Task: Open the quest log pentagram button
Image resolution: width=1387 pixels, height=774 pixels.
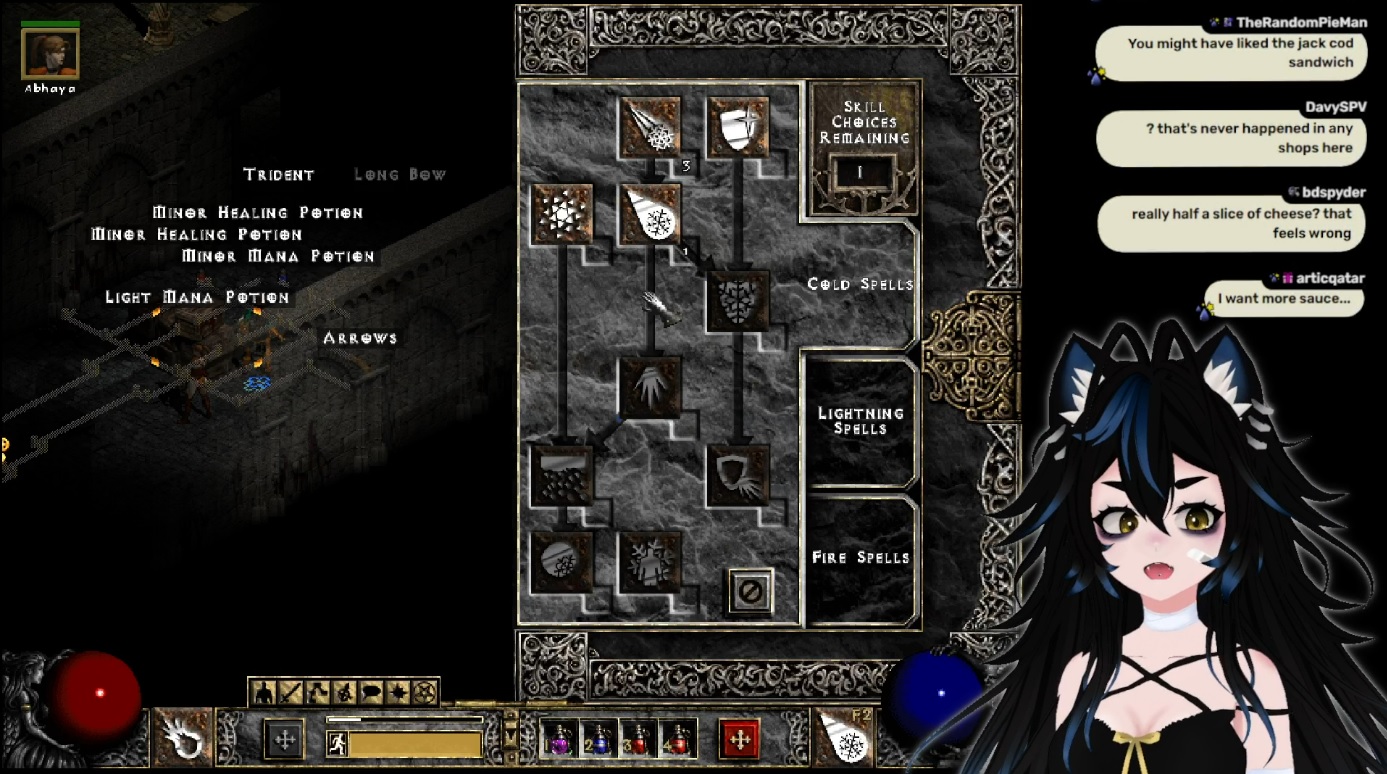Action: (x=425, y=691)
